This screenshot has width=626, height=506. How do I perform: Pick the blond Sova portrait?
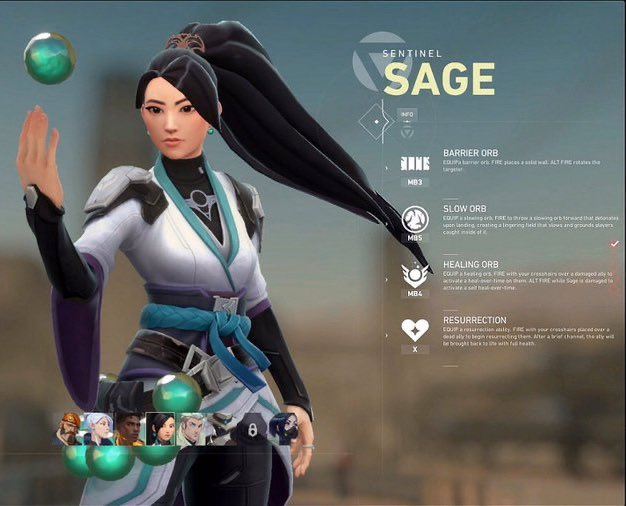(x=191, y=429)
